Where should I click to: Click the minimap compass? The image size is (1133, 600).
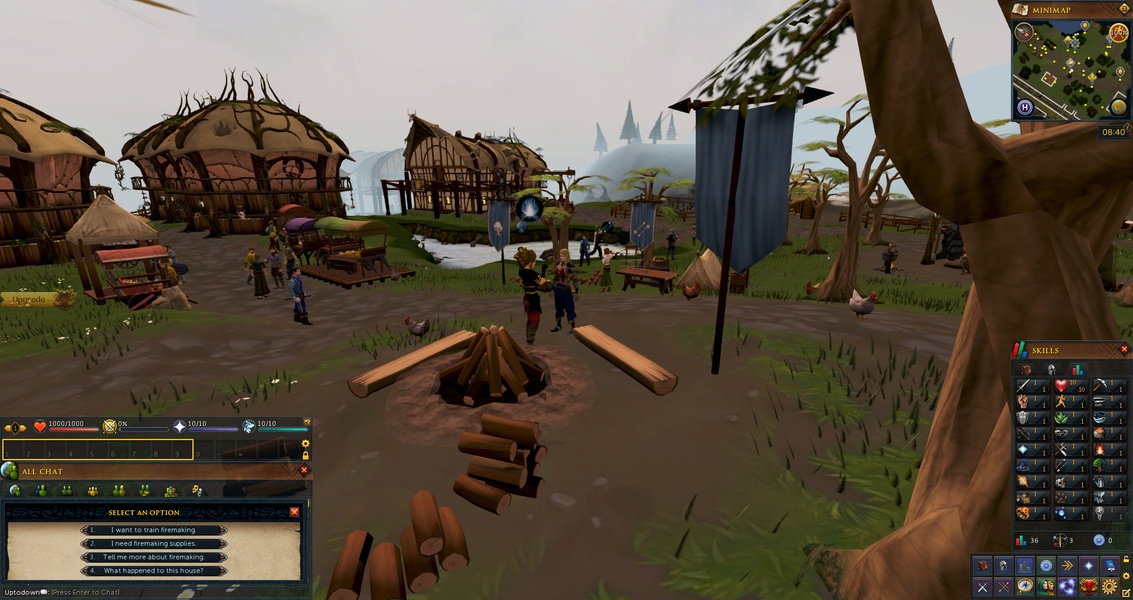1025,32
